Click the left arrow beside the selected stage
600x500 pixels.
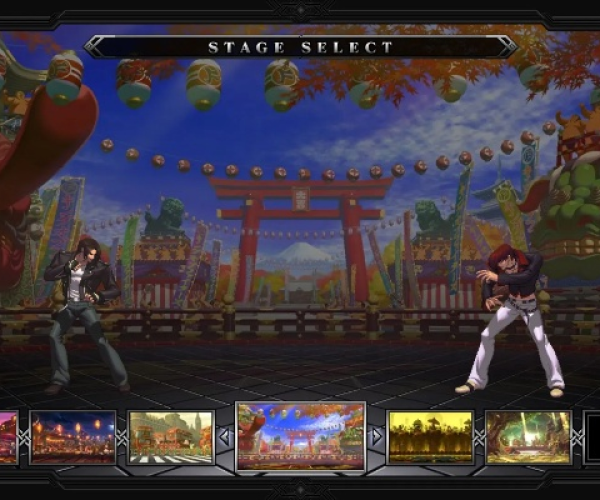pyautogui.click(x=224, y=437)
